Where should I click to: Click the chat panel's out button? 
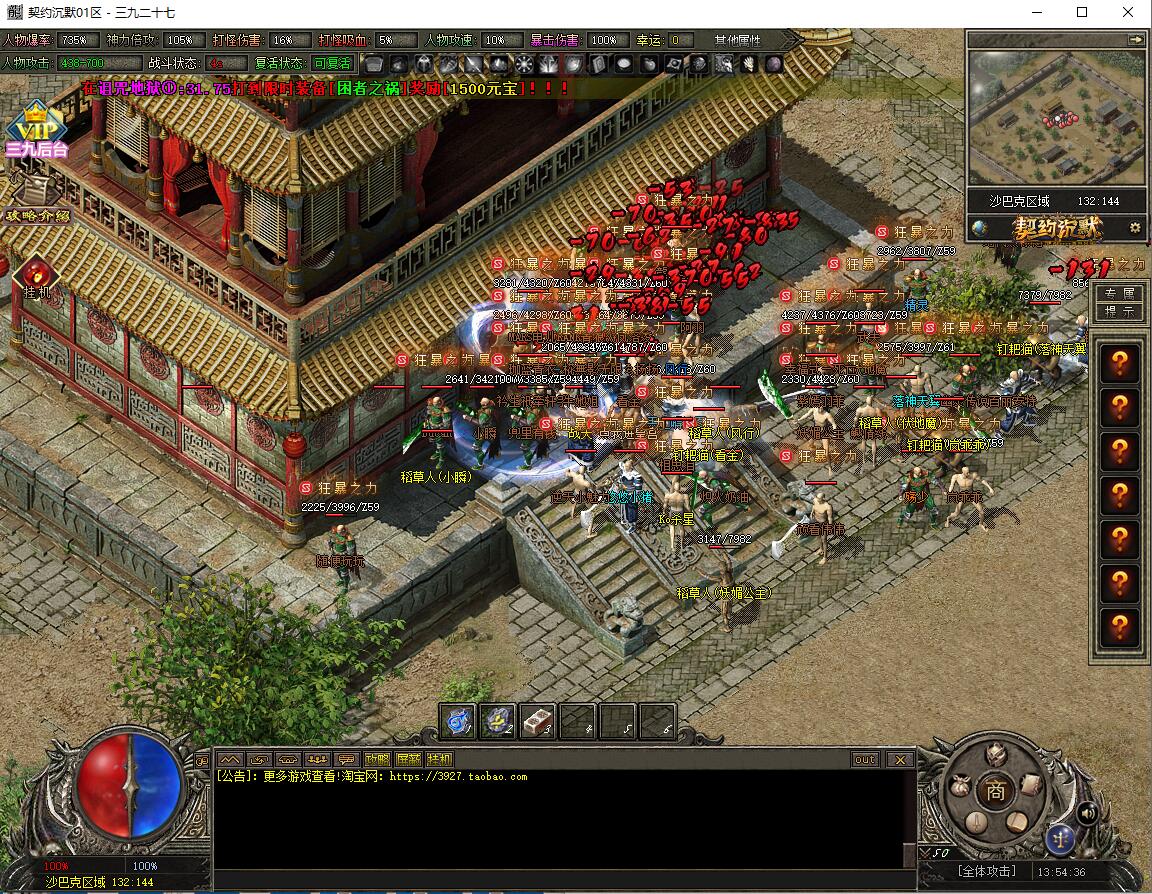click(865, 759)
